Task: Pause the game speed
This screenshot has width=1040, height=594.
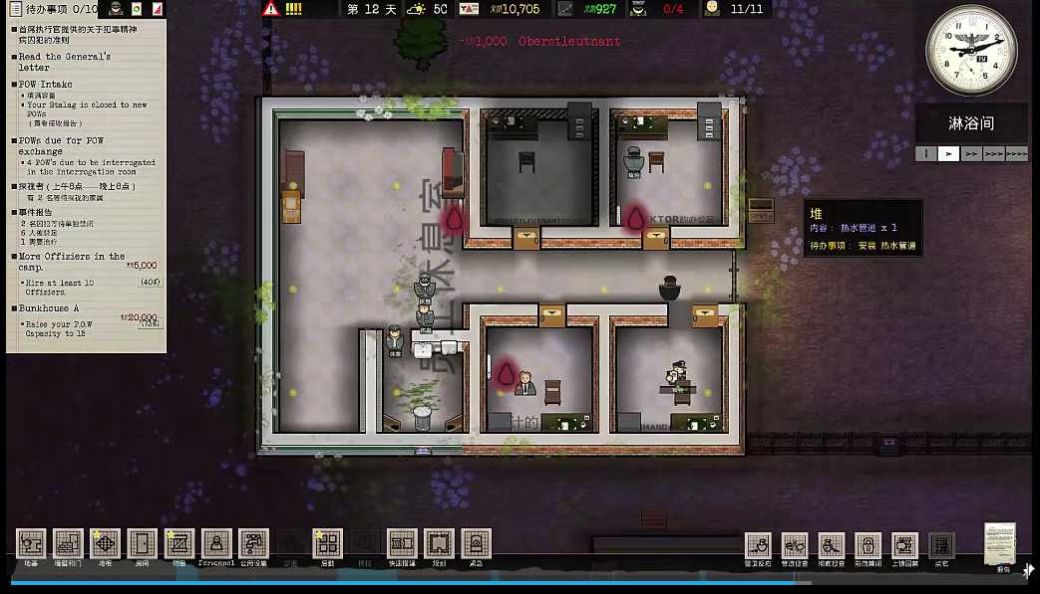Action: pos(926,154)
